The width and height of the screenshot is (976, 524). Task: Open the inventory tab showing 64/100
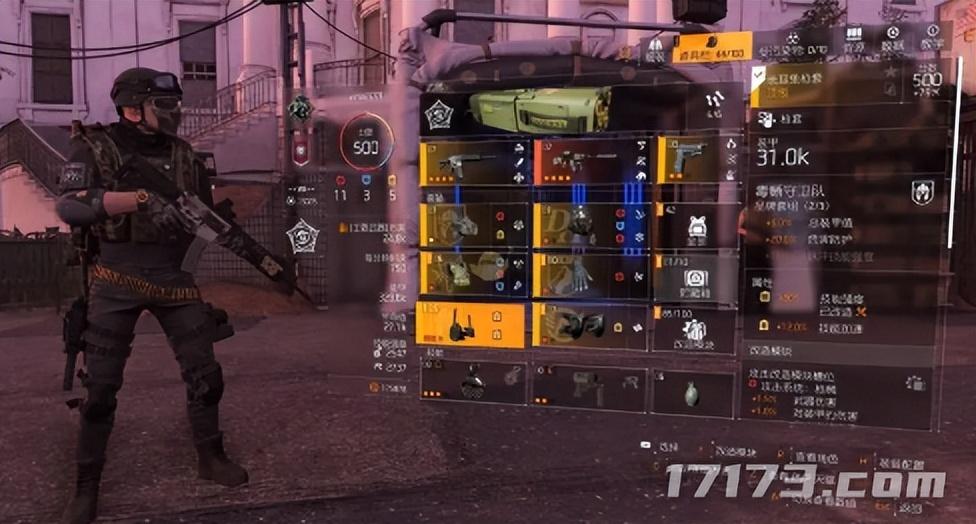(712, 51)
